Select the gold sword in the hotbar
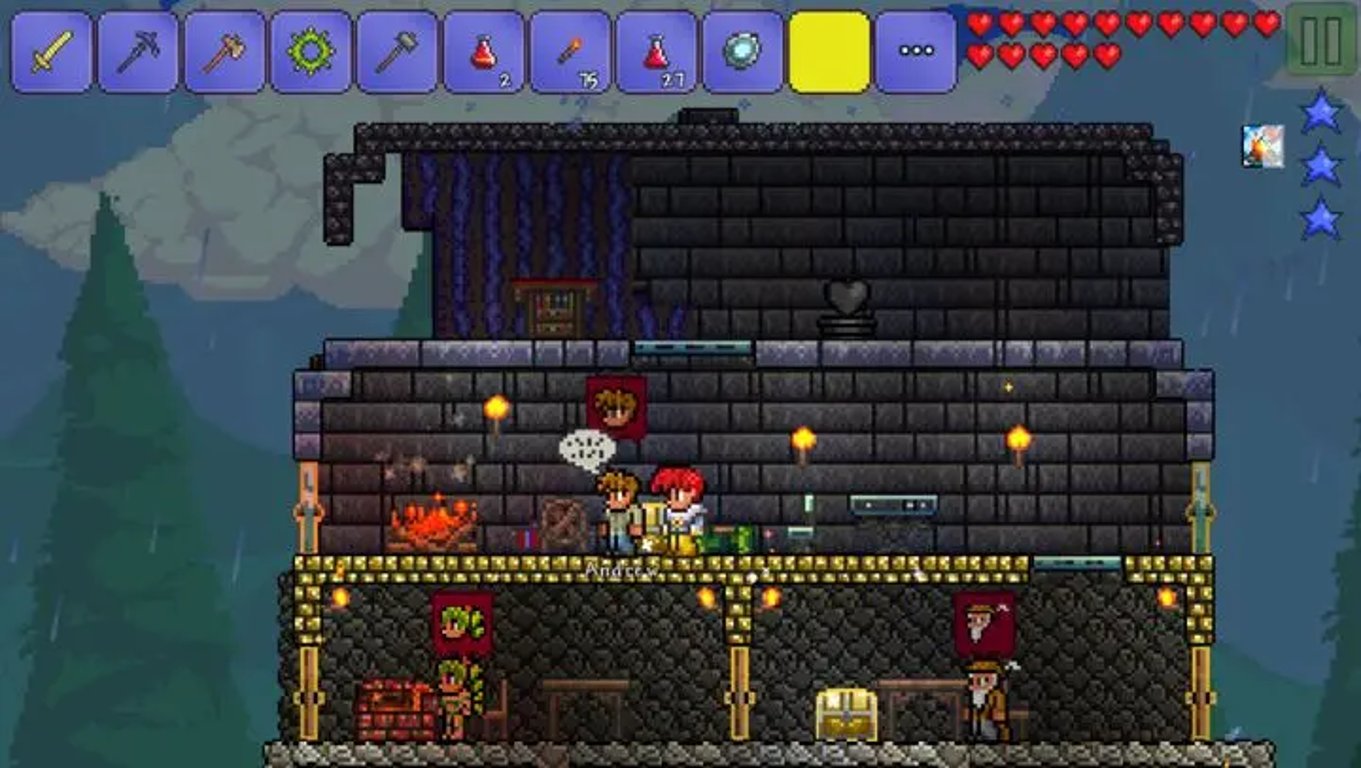This screenshot has height=768, width=1361. tap(48, 48)
